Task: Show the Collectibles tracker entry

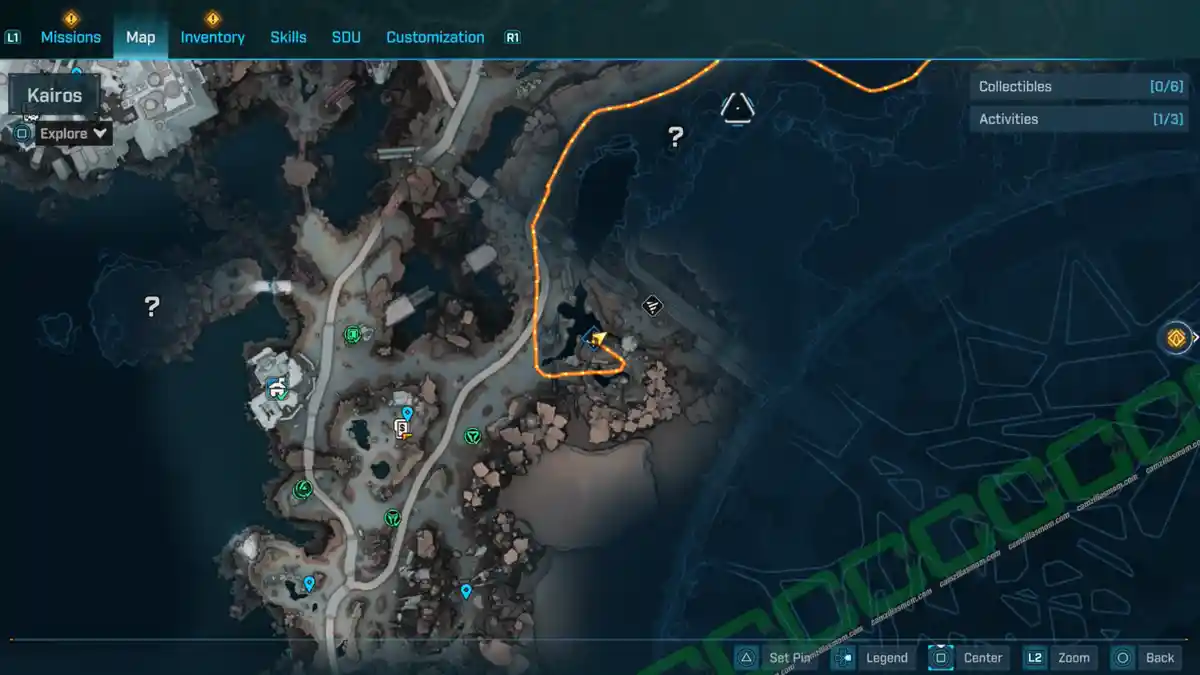Action: pos(1079,87)
